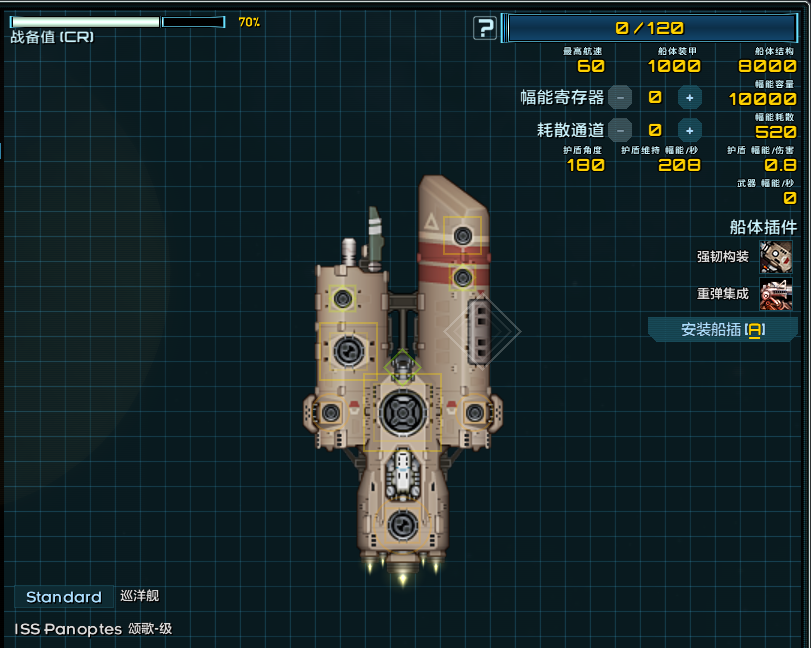The image size is (811, 648).
Task: Select the 强韧构装 hullmod icon
Action: 775,257
